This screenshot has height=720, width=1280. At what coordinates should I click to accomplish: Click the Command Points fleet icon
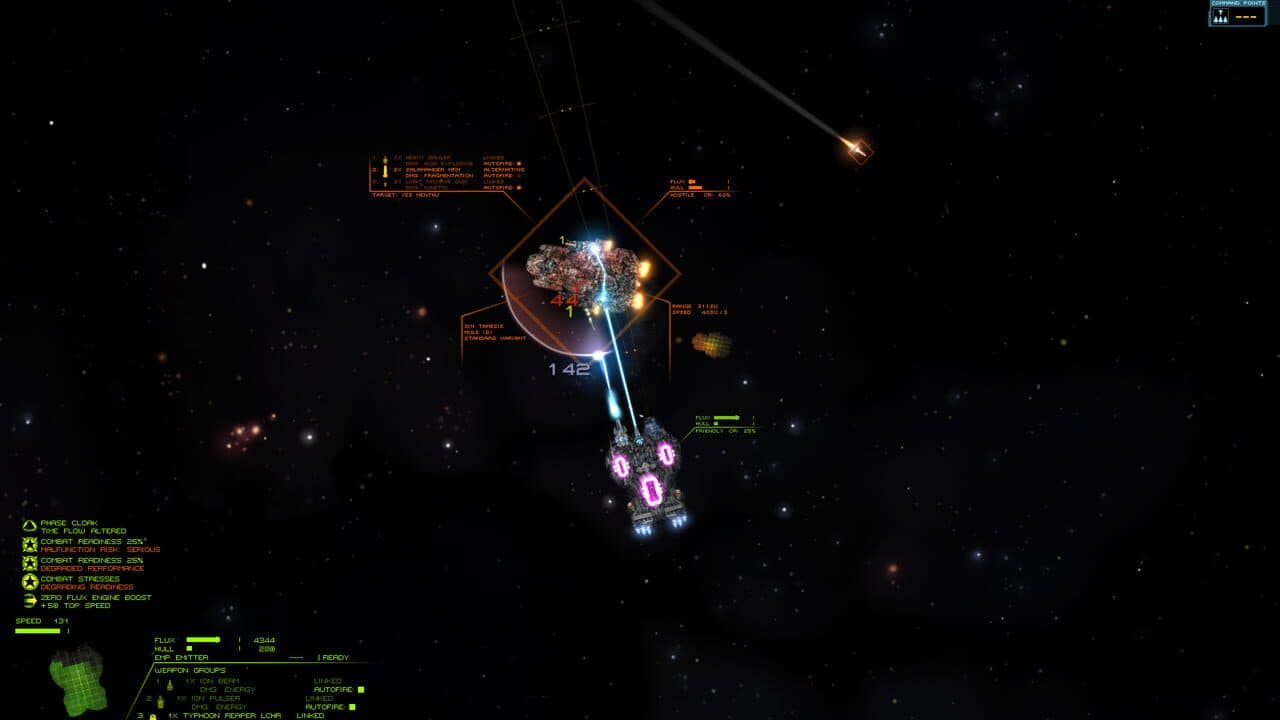click(1222, 15)
